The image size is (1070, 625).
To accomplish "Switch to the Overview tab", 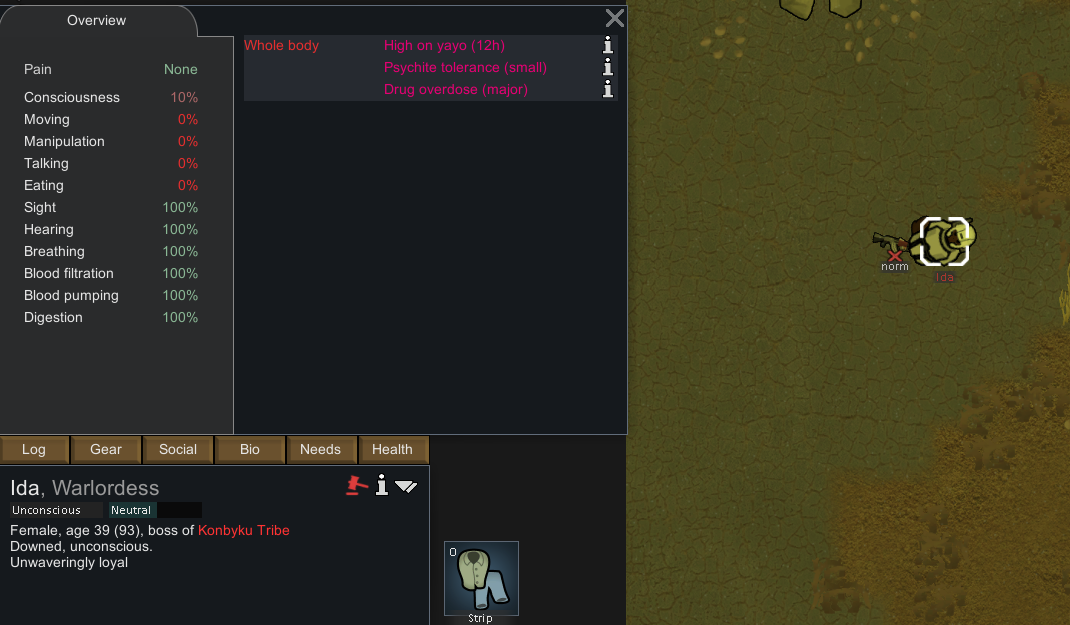I will (x=97, y=21).
